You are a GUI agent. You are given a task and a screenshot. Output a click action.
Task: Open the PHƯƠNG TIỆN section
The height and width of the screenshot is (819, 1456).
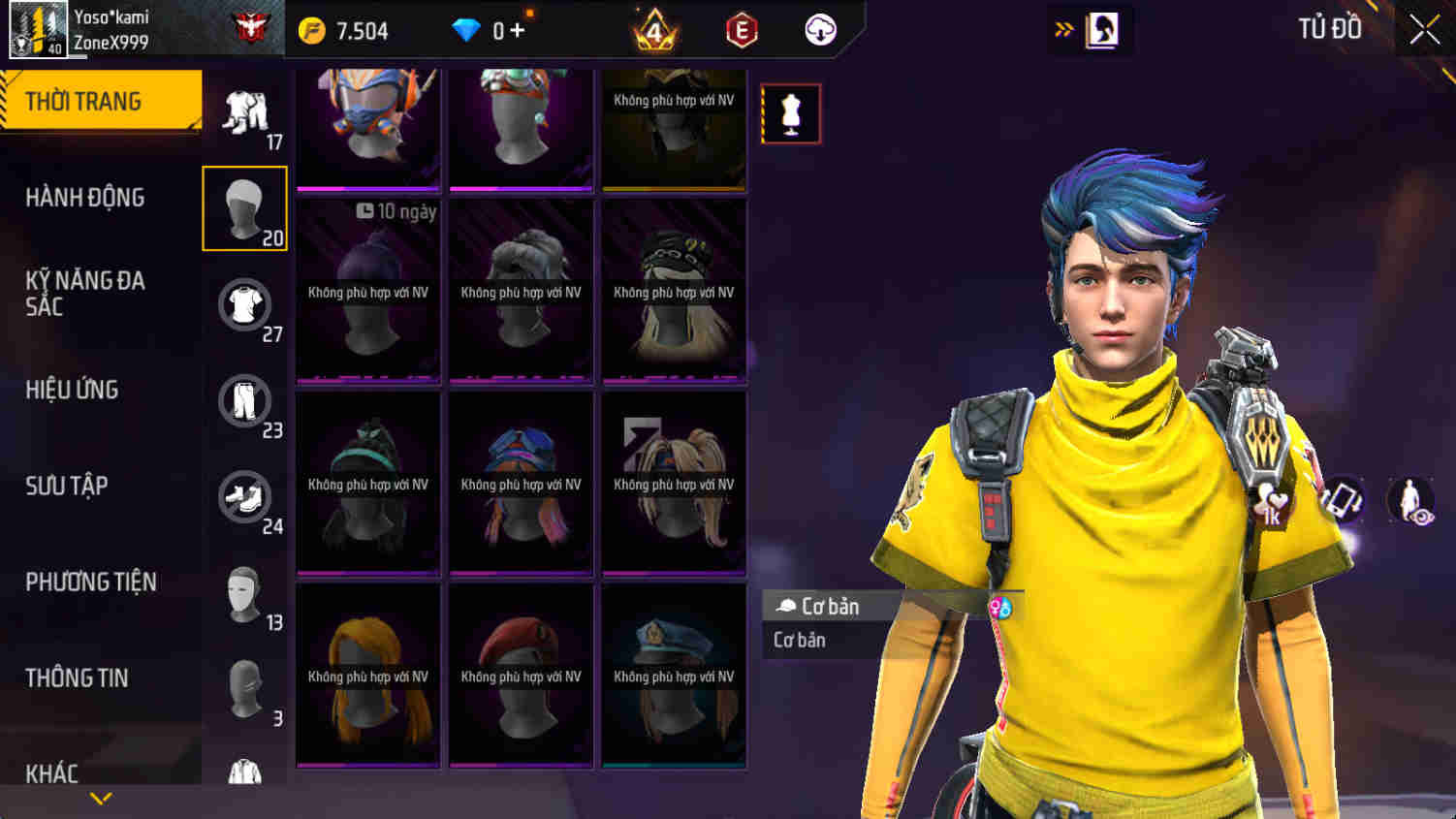click(92, 583)
